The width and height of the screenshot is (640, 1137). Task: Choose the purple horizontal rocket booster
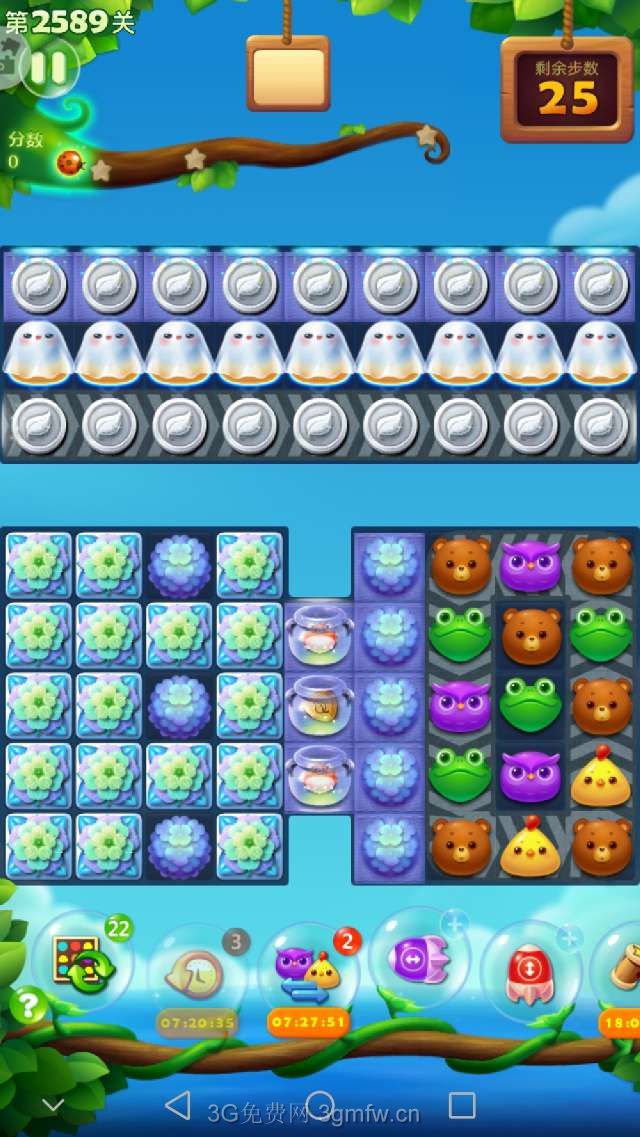(x=418, y=957)
